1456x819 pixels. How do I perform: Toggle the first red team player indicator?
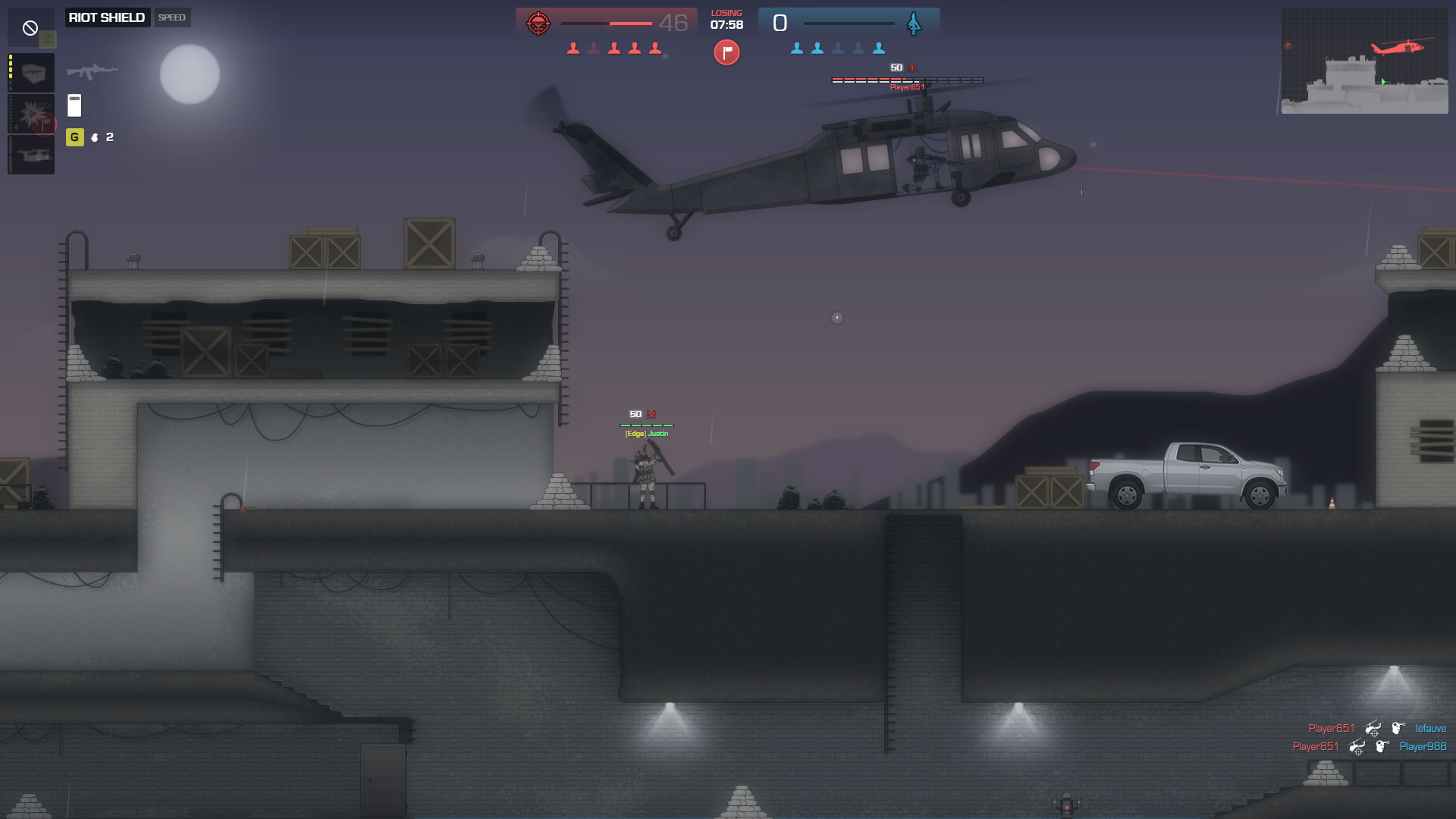point(573,47)
